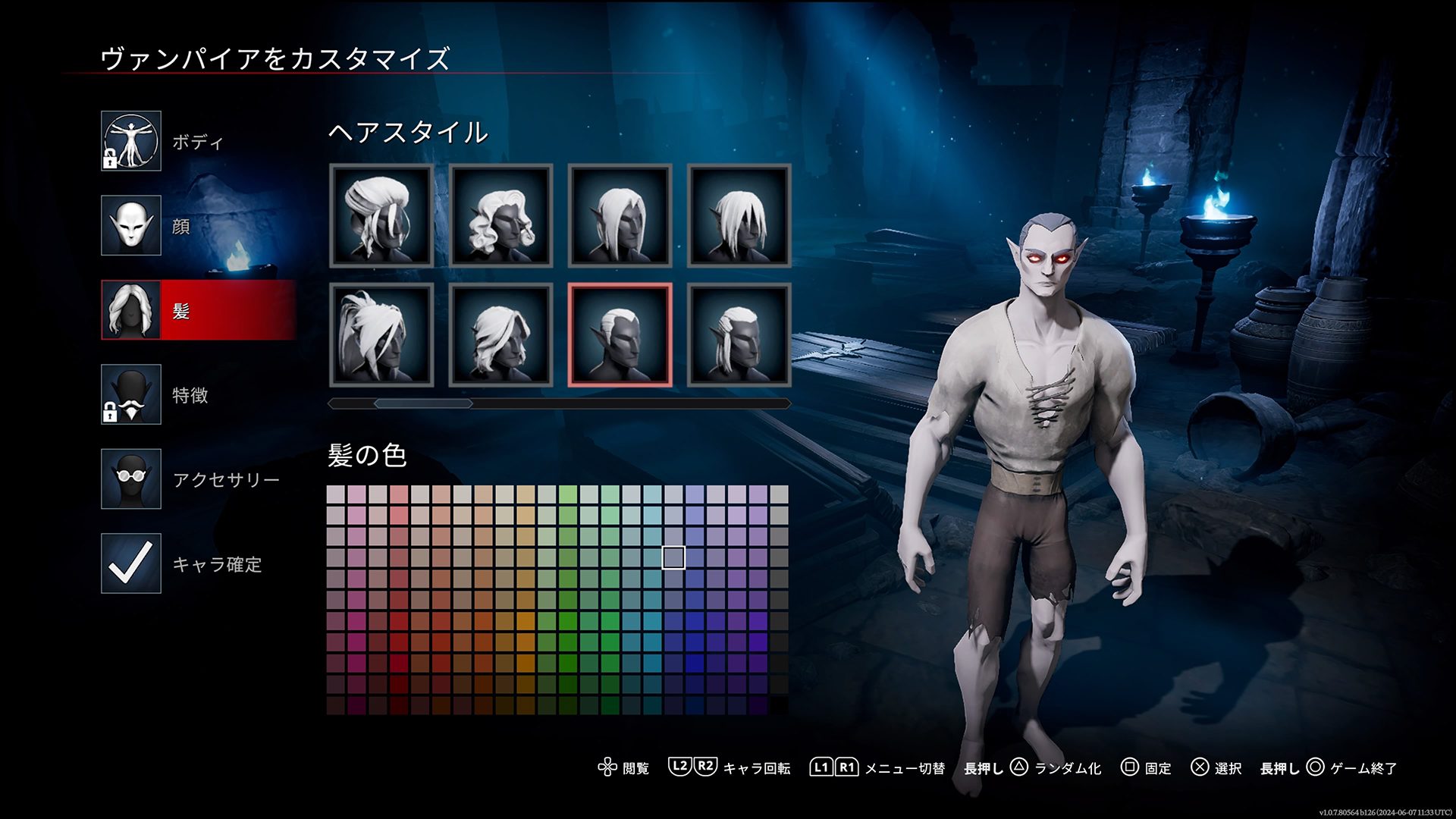Choose the updo bun hairstyle thumbnail
This screenshot has height=819, width=1456.
(381, 215)
